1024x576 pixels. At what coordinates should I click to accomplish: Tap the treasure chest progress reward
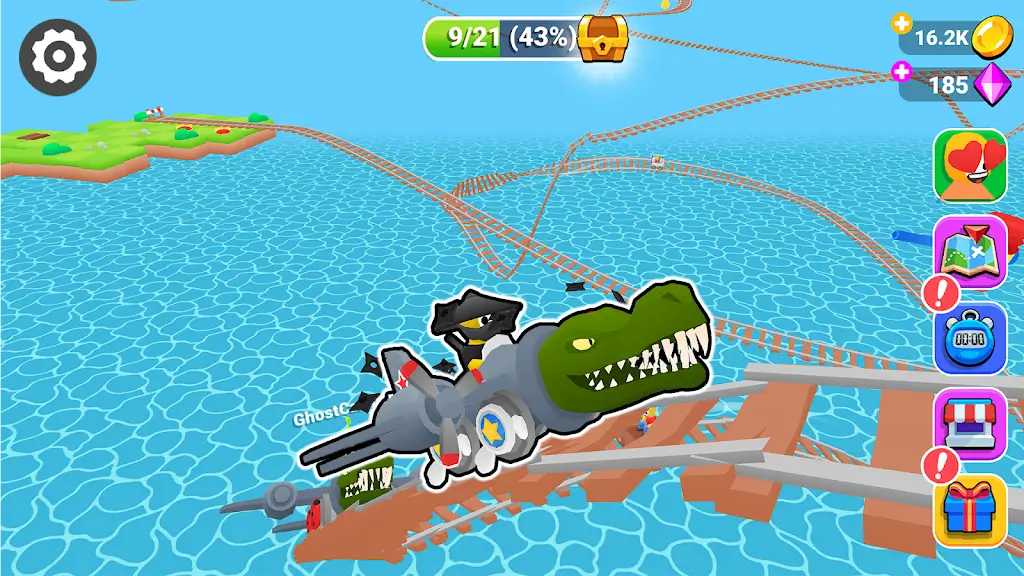coord(603,37)
